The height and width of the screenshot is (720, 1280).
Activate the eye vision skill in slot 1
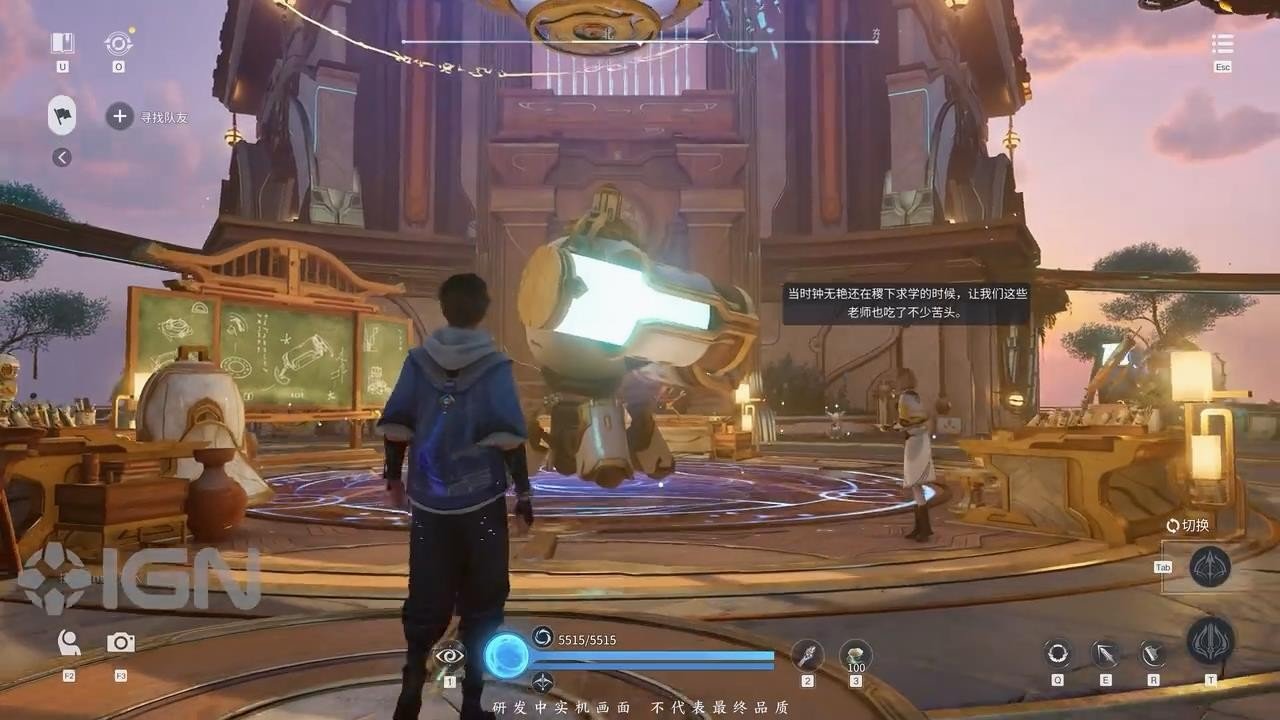click(449, 656)
